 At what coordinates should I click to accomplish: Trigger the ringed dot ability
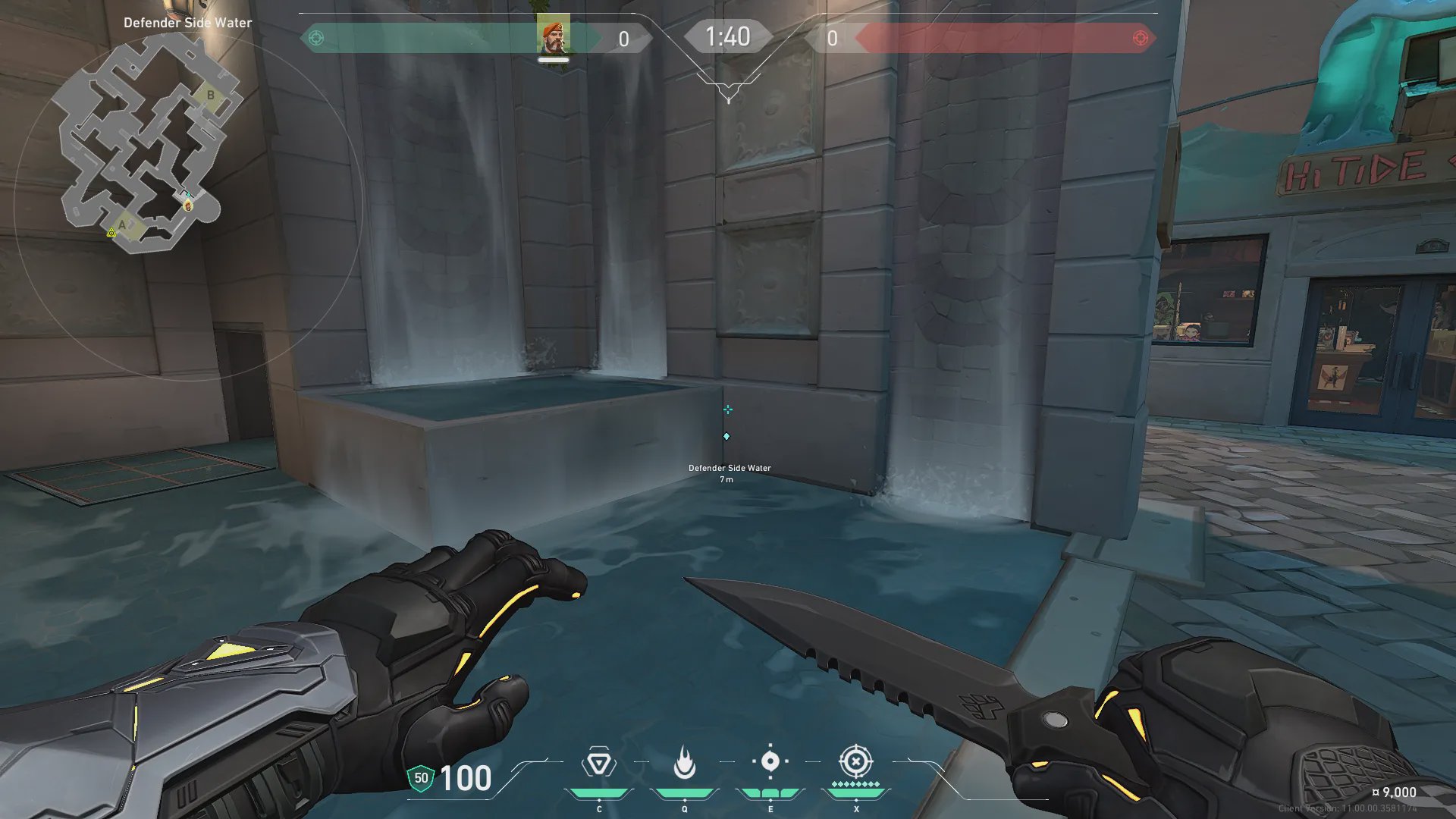(770, 761)
